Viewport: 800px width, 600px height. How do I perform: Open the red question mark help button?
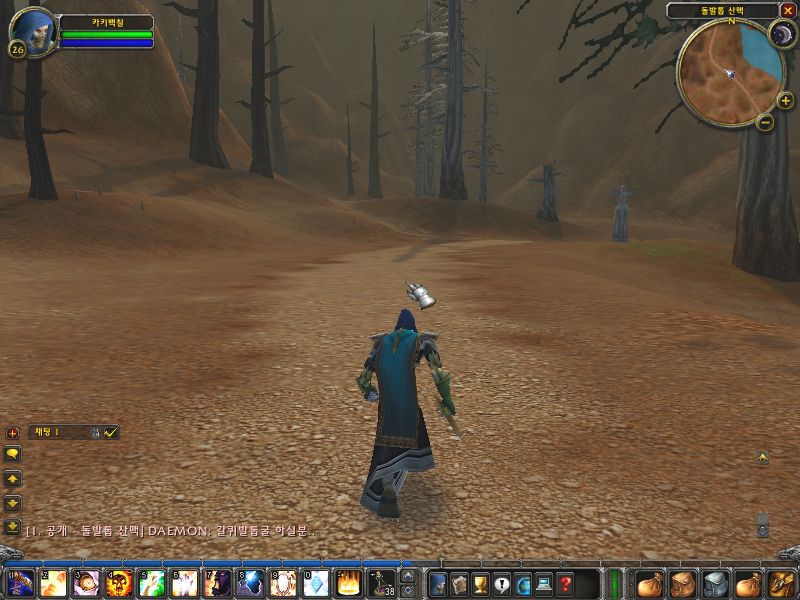tap(566, 584)
